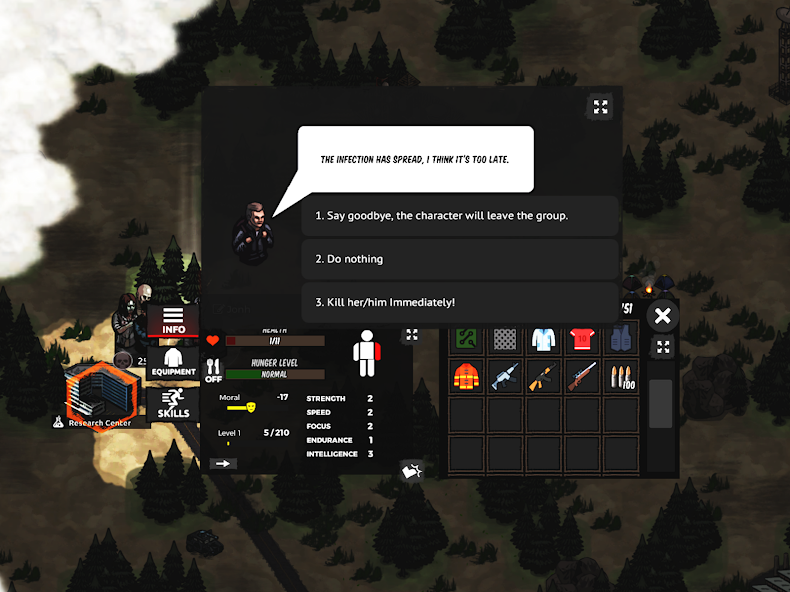Switch to the Info tab
The width and height of the screenshot is (790, 592).
173,320
